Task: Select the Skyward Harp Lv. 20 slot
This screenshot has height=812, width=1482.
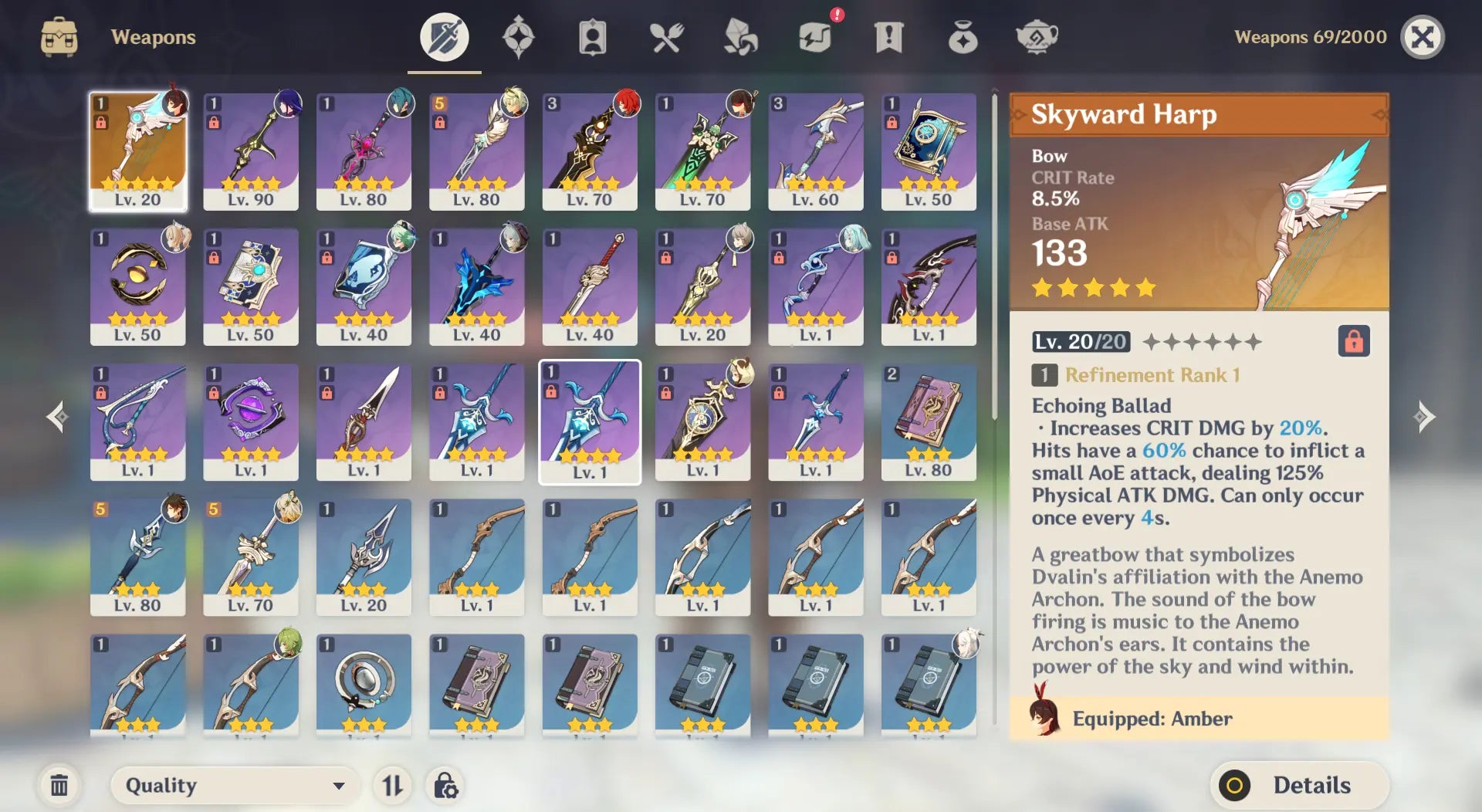Action: point(138,151)
